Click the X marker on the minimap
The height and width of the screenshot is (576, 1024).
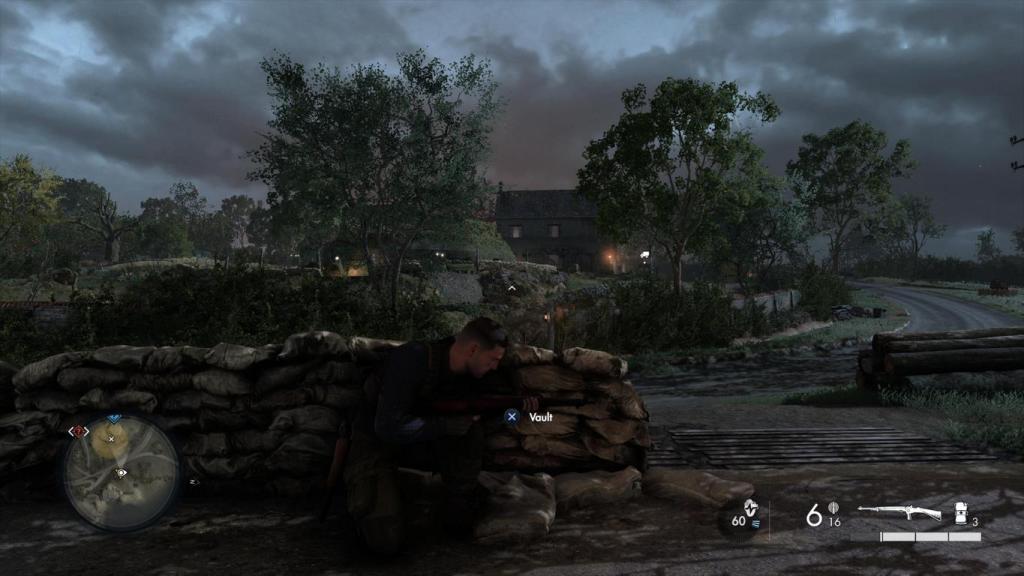[x=112, y=438]
